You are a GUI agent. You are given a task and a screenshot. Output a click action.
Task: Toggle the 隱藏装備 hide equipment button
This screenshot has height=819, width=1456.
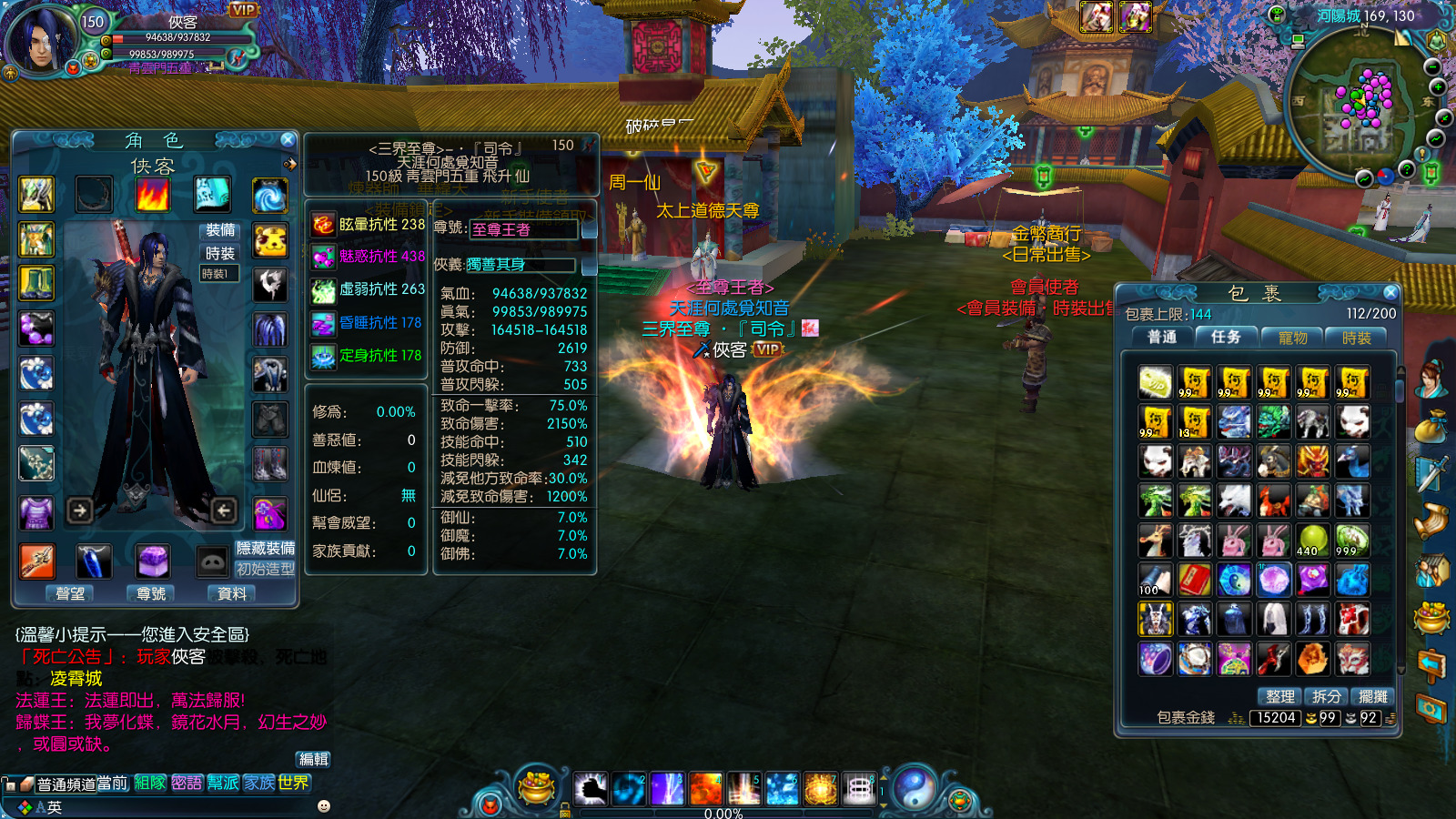pyautogui.click(x=266, y=548)
